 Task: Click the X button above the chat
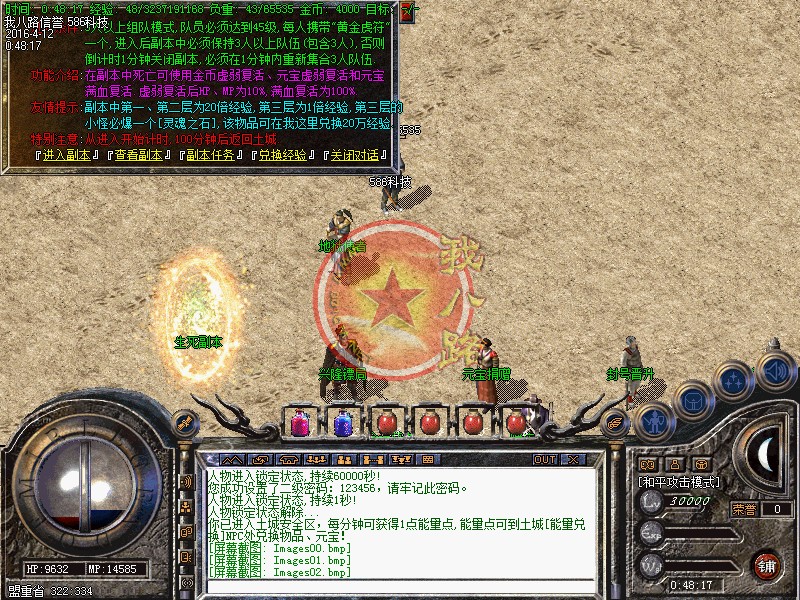(572, 459)
